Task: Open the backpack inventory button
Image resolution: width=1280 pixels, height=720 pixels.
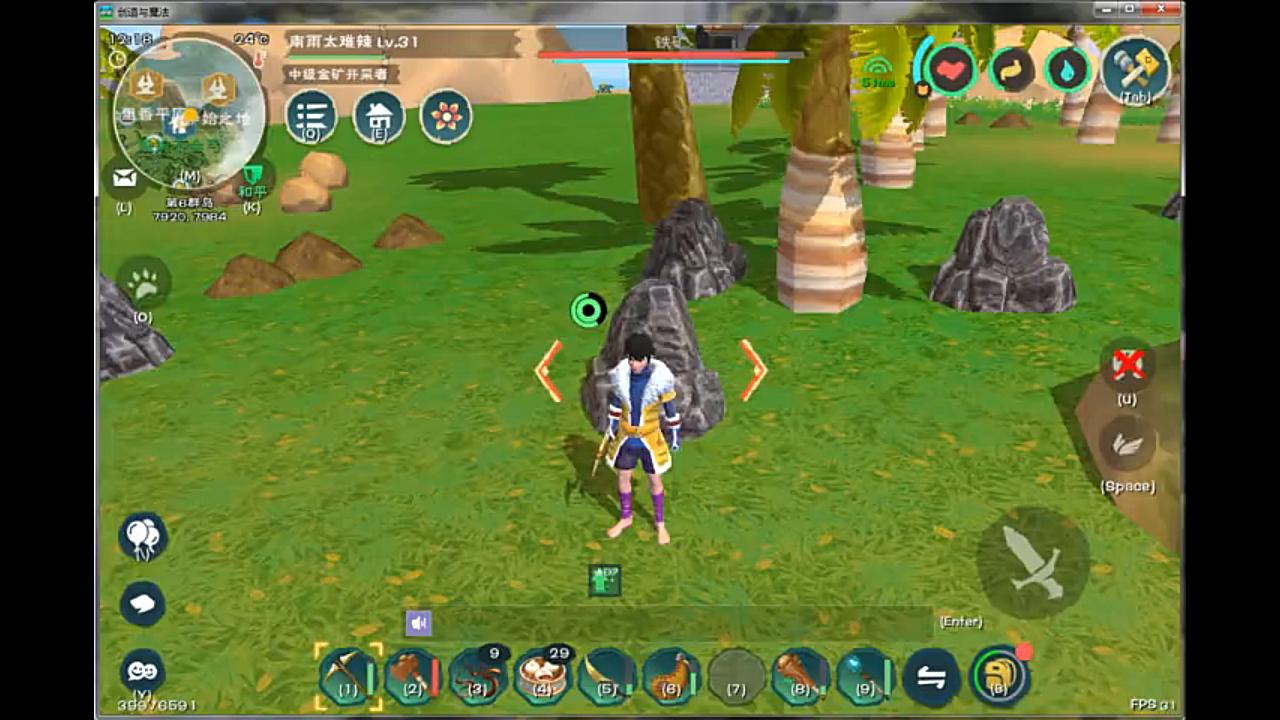Action: pyautogui.click(x=998, y=676)
